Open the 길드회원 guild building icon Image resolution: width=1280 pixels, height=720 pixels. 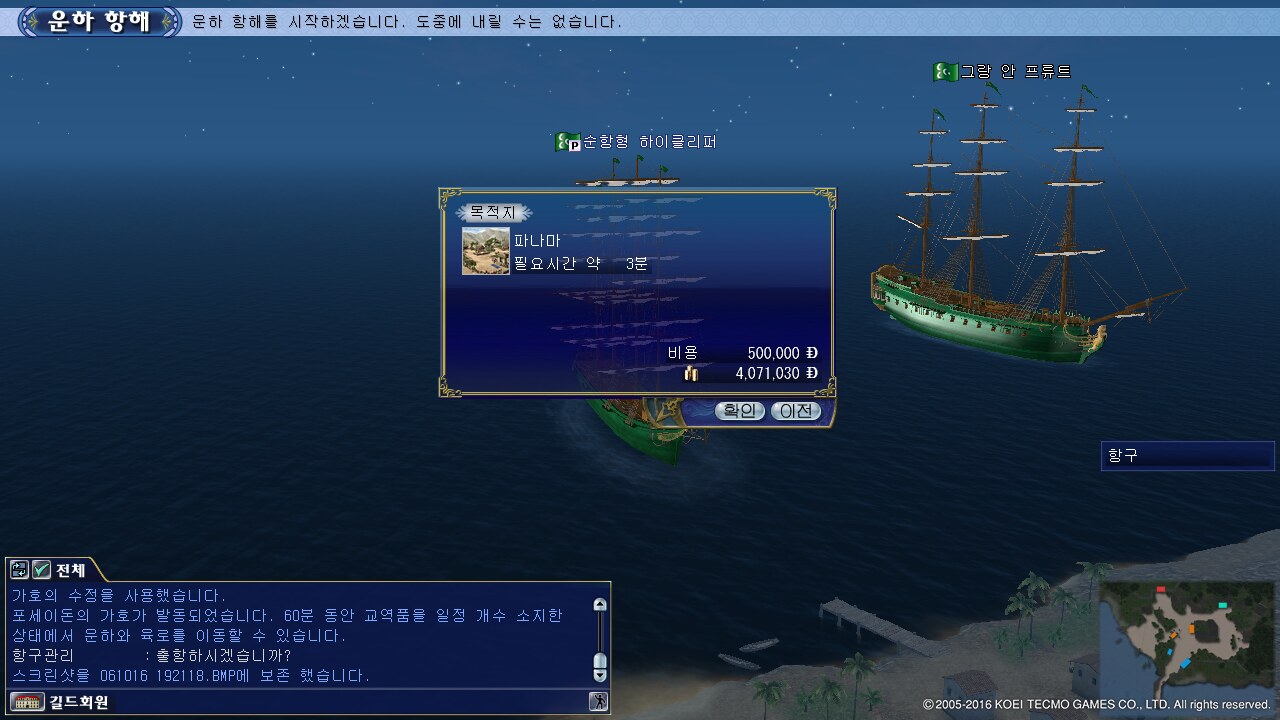click(27, 702)
